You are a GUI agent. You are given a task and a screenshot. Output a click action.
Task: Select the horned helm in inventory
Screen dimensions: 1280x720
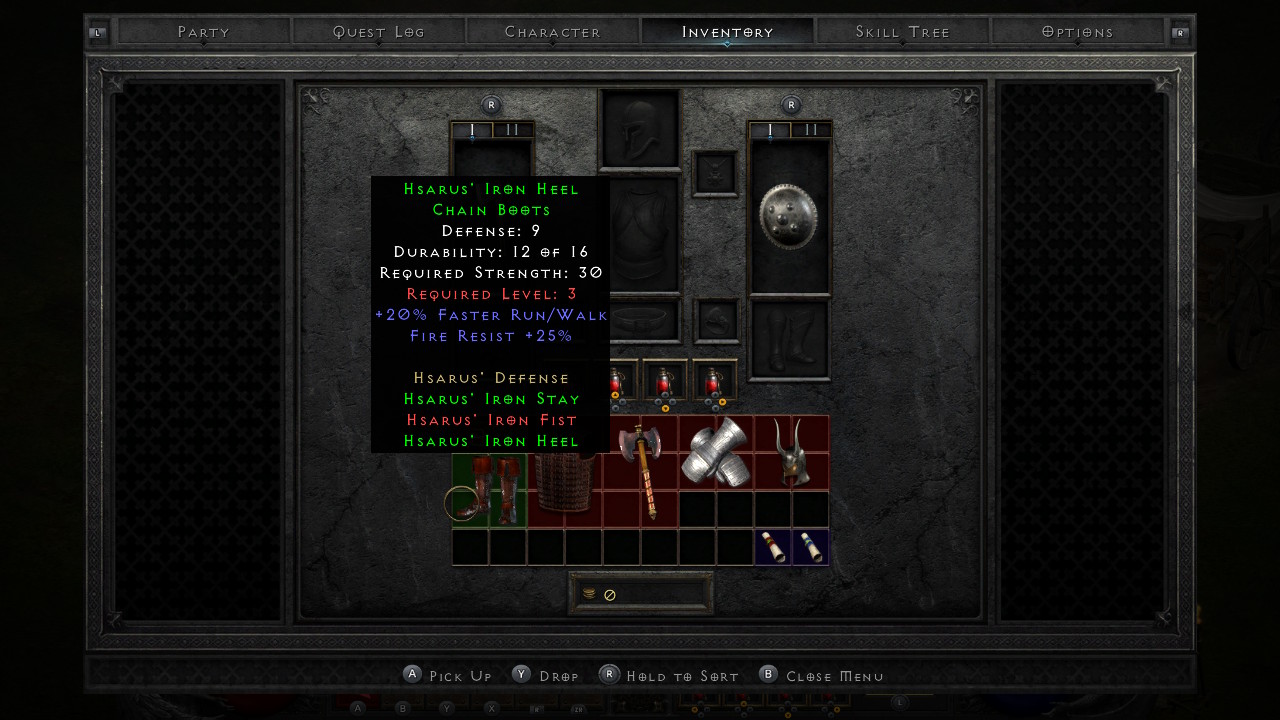click(x=791, y=453)
